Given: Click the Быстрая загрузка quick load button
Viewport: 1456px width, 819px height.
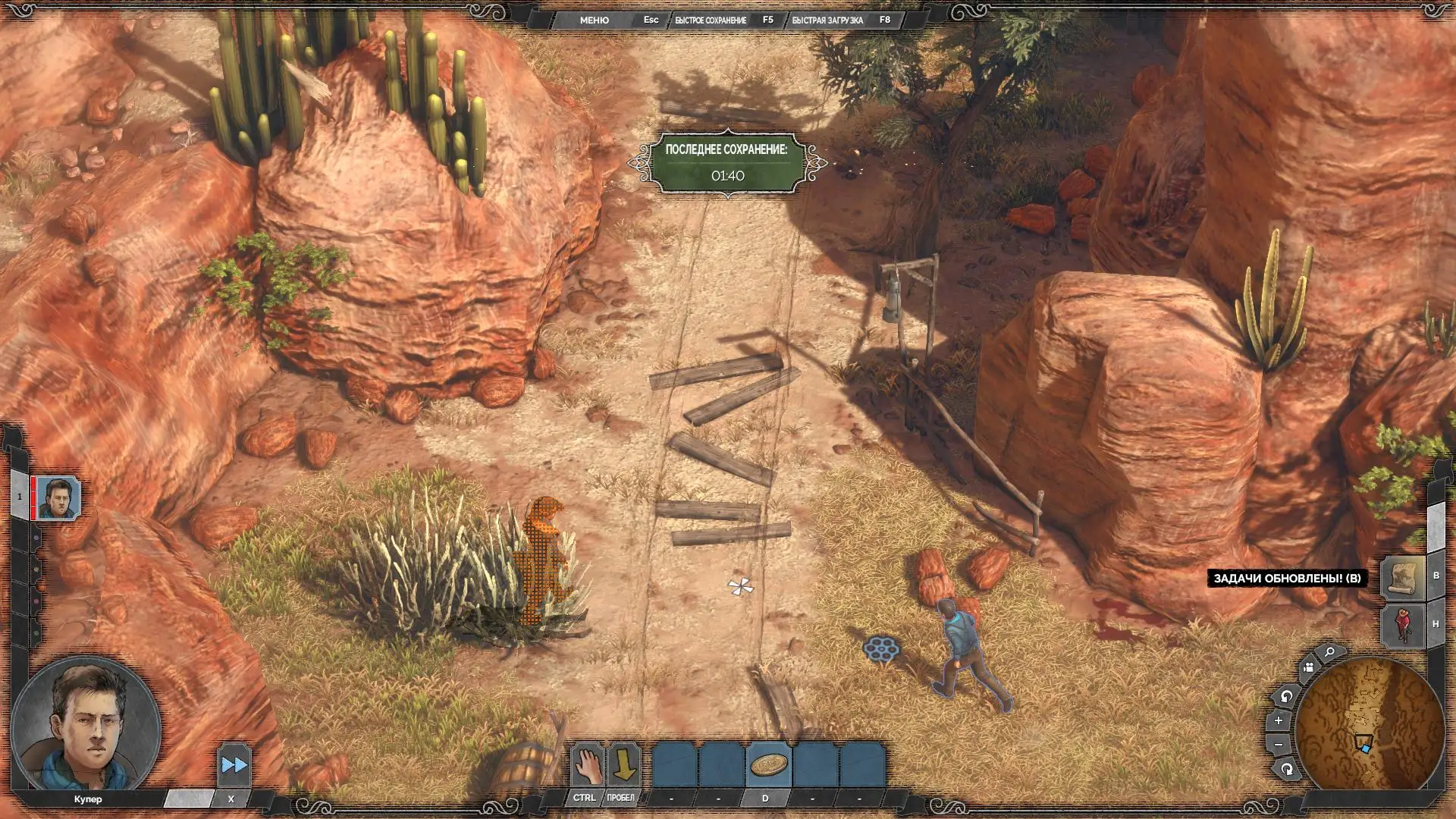Looking at the screenshot, I should 827,20.
